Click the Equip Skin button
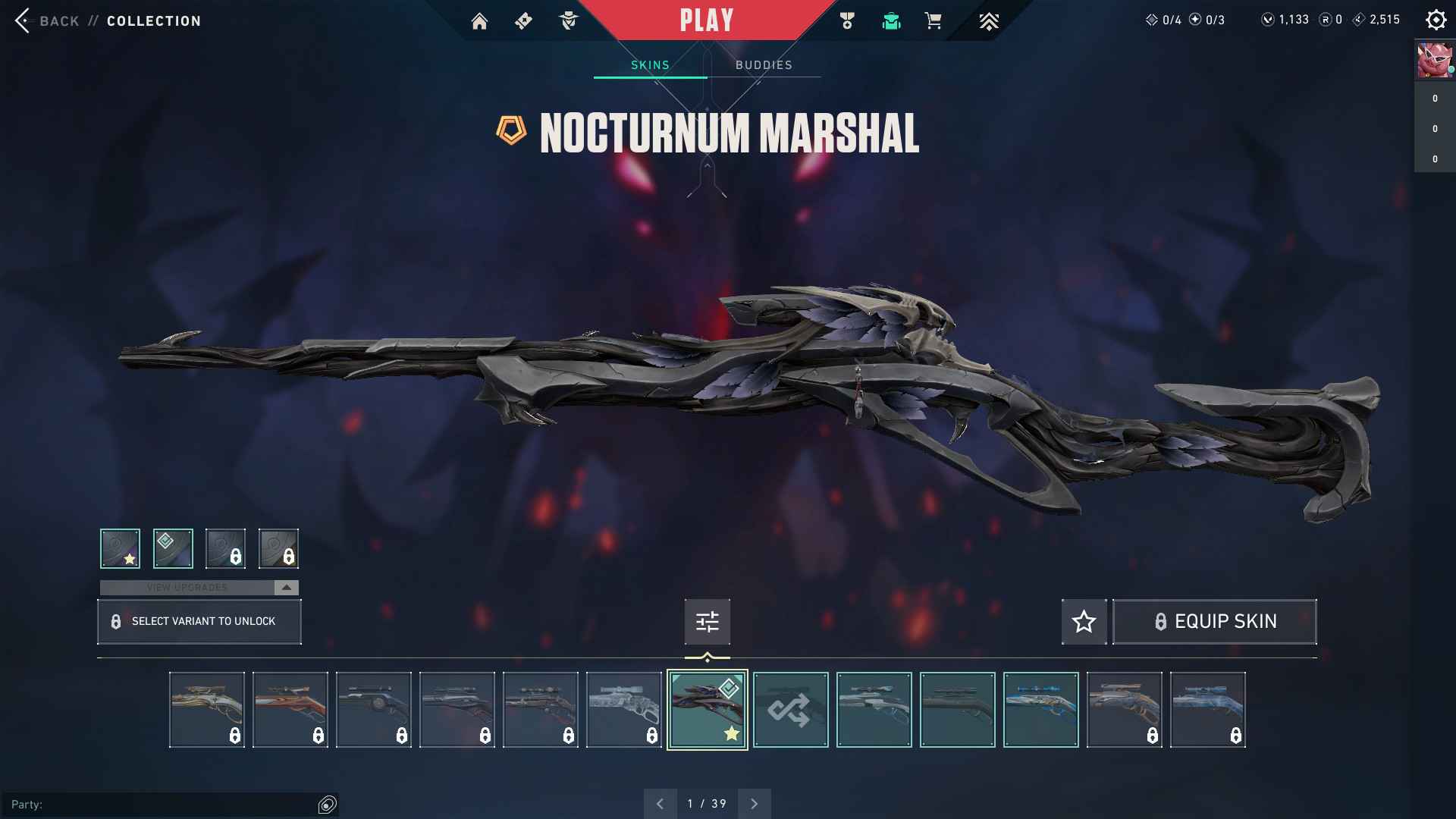The width and height of the screenshot is (1456, 819). (1214, 622)
